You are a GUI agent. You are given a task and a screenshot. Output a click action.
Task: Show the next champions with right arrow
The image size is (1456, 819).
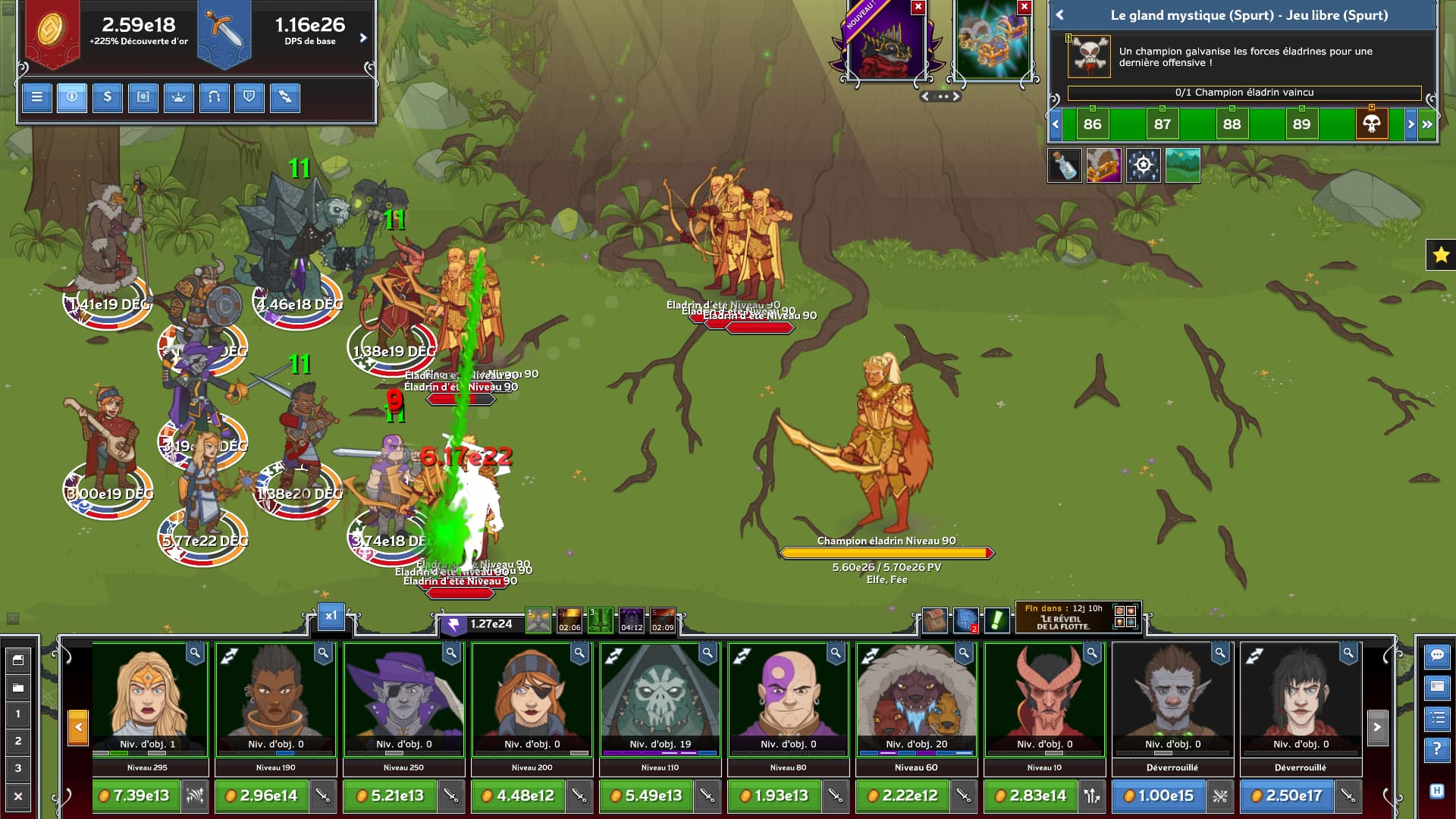tap(1377, 727)
